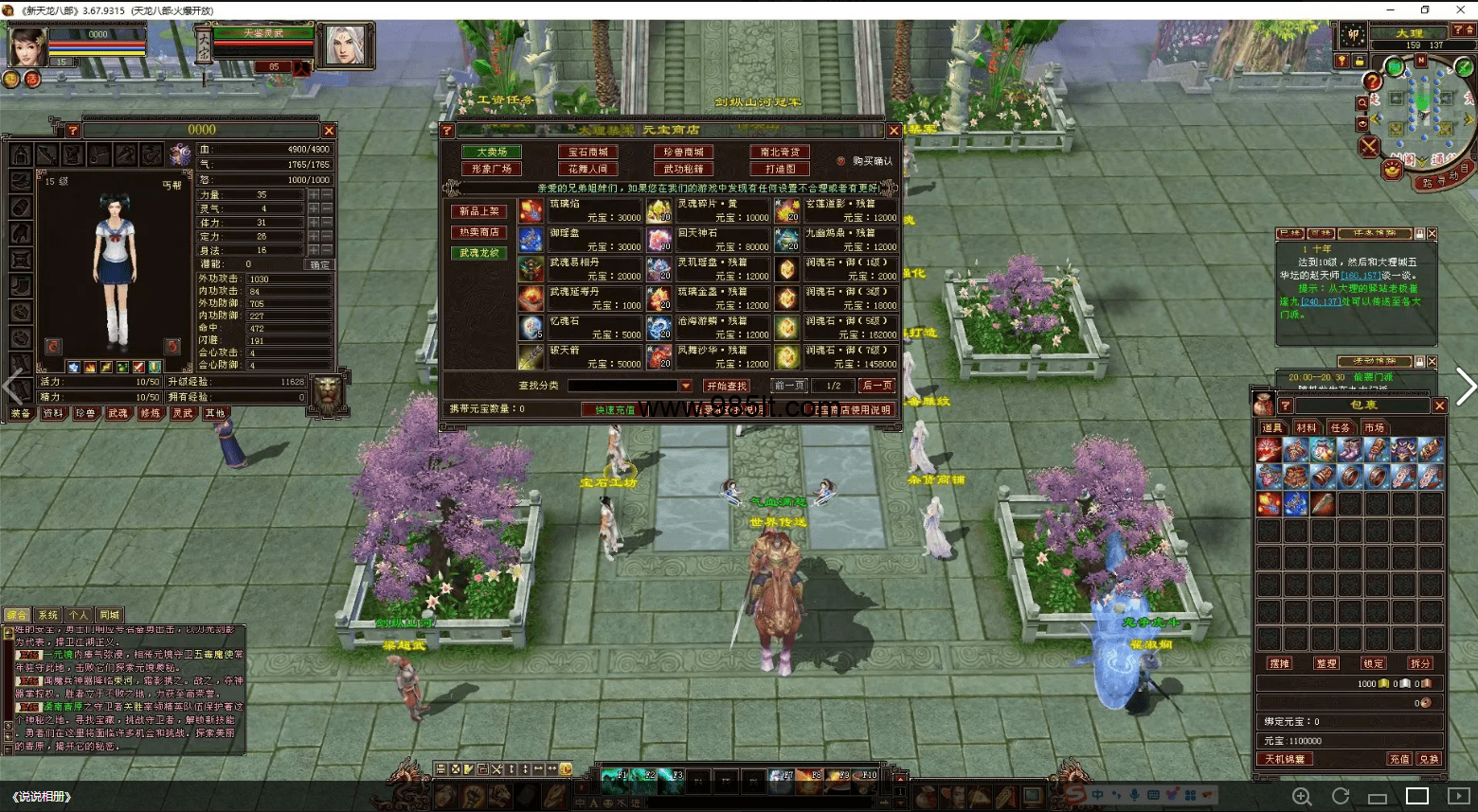This screenshot has width=1478, height=812.
Task: Switch to the 宝石商城 shop category
Action: coord(587,152)
